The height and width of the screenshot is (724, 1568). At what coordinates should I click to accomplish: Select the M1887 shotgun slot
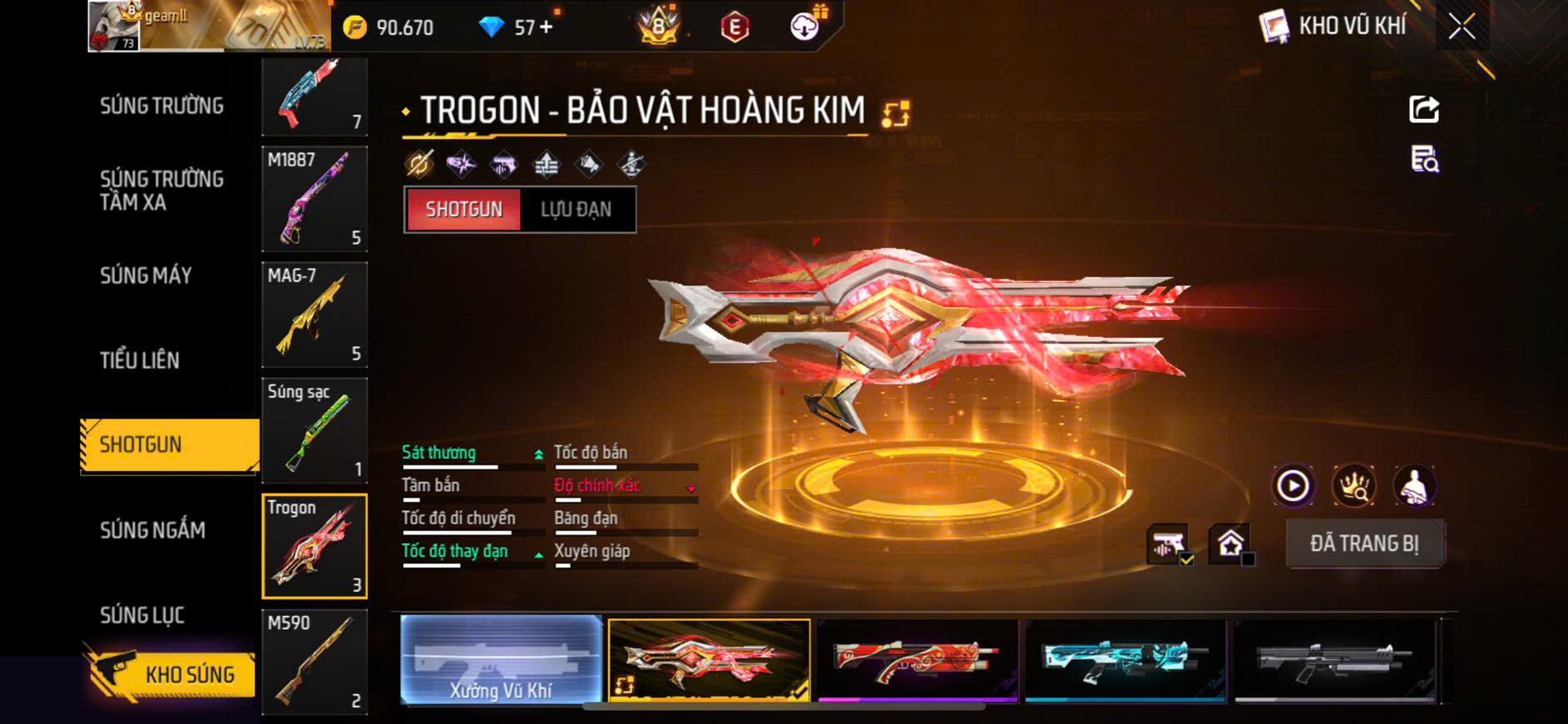pyautogui.click(x=314, y=199)
